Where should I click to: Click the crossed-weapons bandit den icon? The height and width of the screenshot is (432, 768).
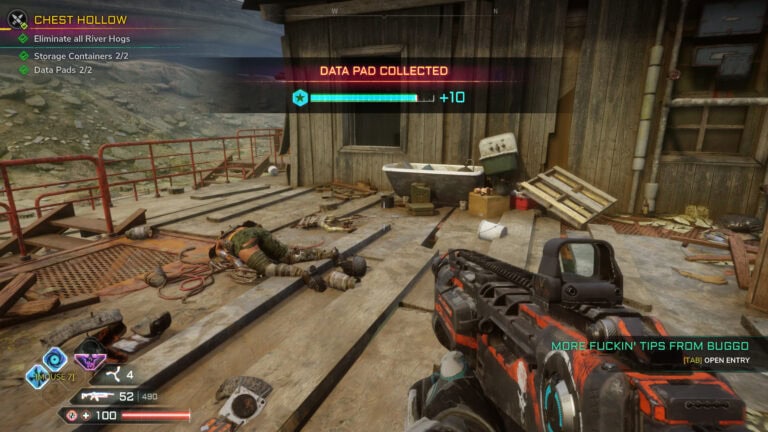[x=17, y=18]
